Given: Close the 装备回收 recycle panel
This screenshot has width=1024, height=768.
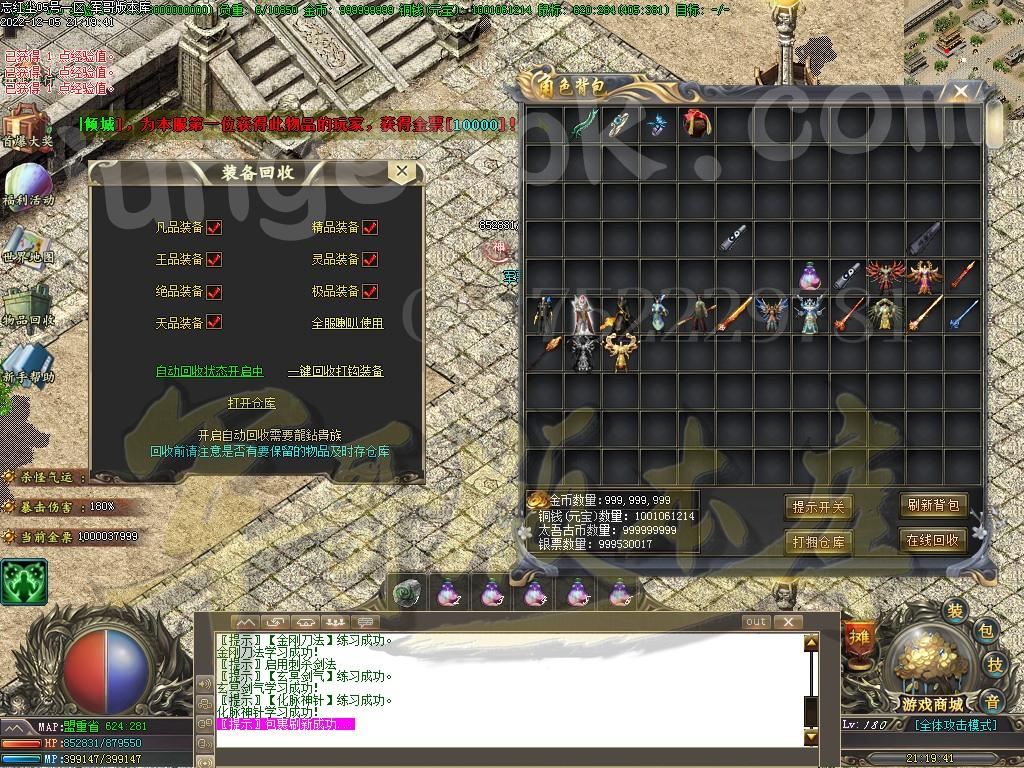Looking at the screenshot, I should pyautogui.click(x=402, y=172).
